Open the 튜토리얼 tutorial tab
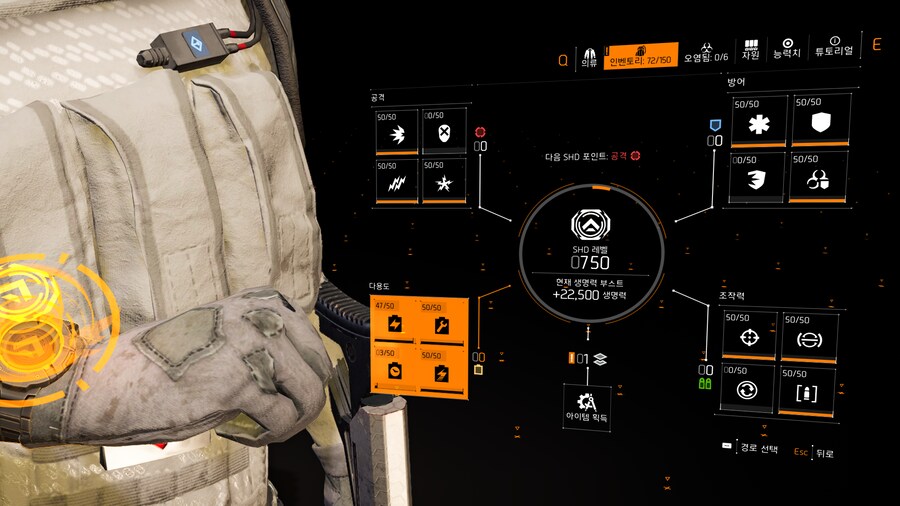 pos(834,50)
